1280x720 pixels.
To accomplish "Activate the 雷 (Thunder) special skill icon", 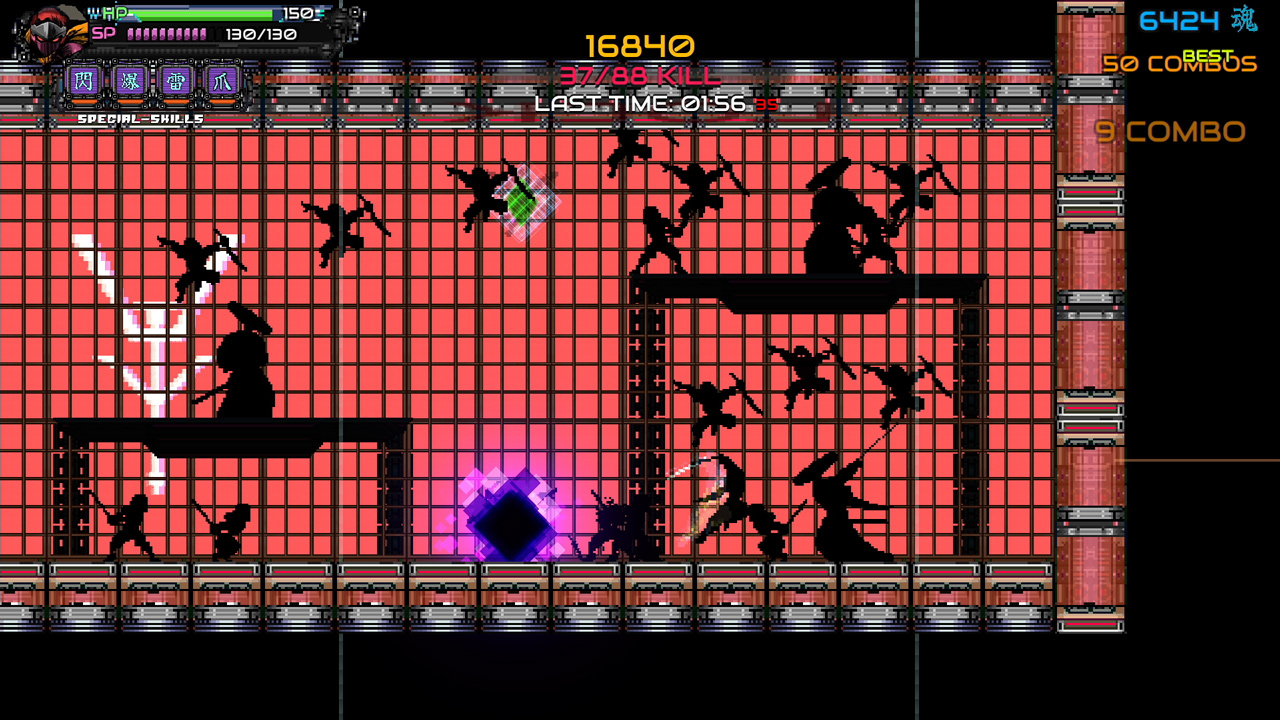I will click(176, 82).
